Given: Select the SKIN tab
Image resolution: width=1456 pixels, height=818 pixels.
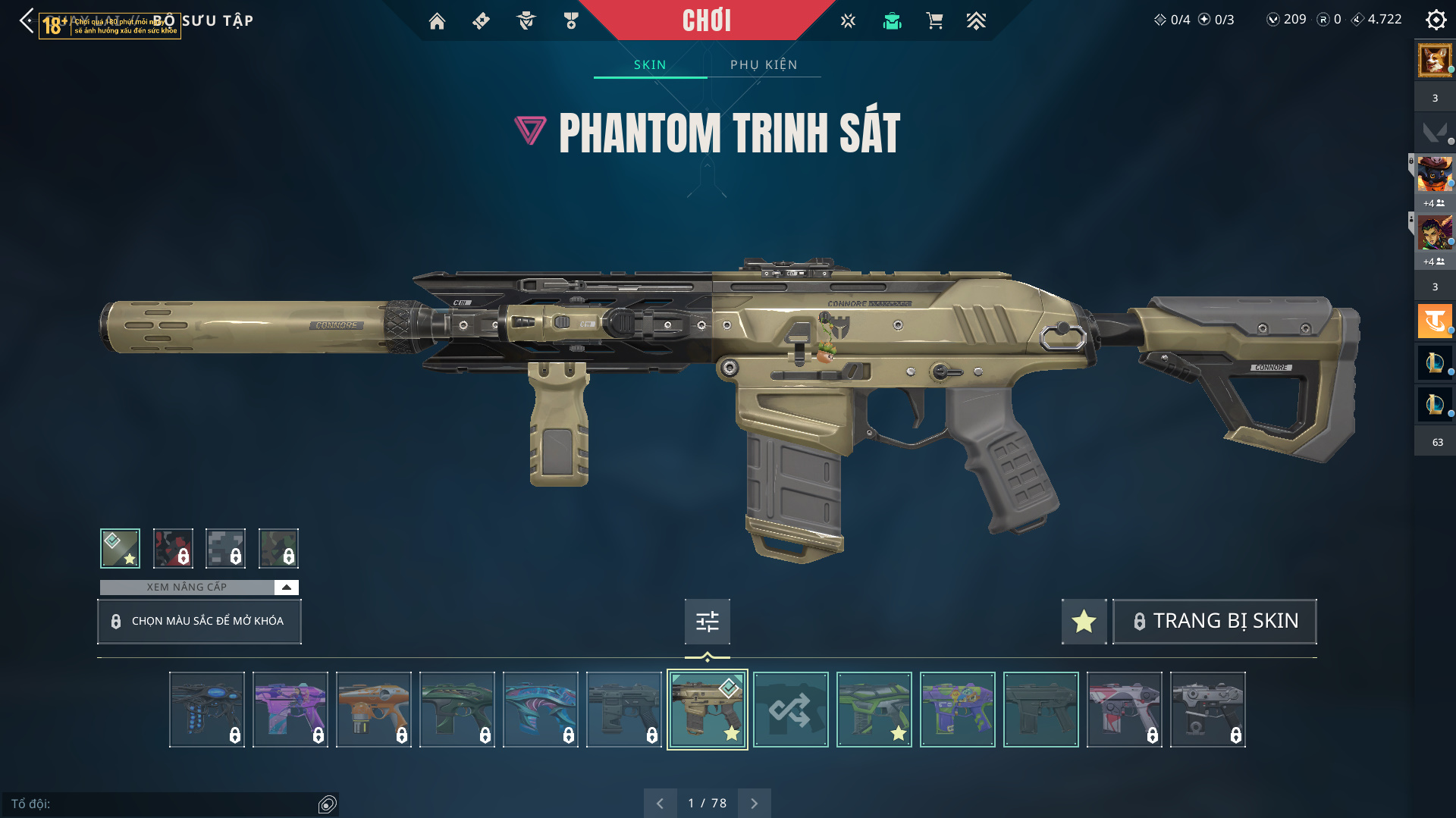Looking at the screenshot, I should click(x=650, y=65).
